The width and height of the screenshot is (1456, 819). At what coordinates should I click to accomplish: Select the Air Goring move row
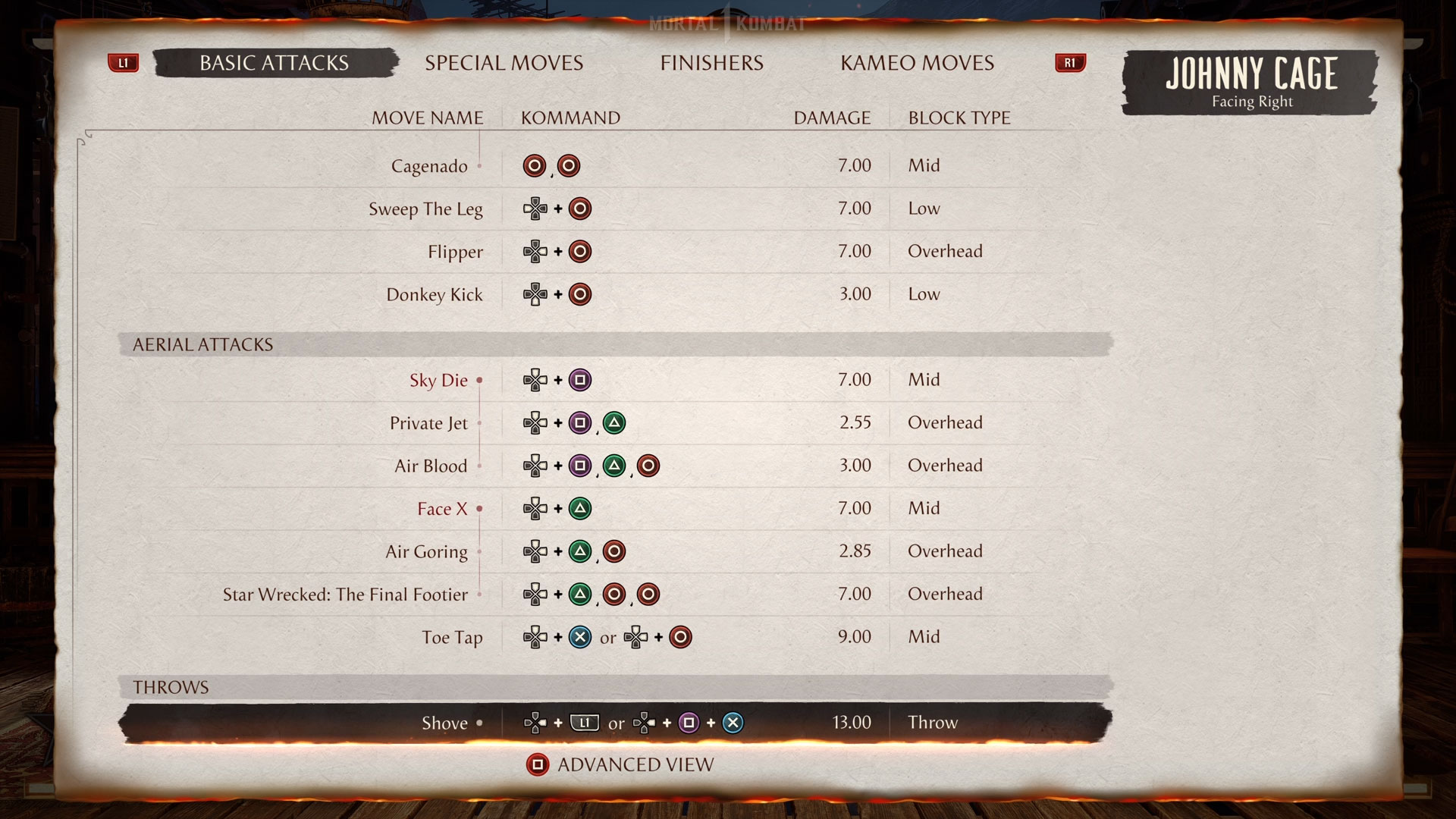(426, 552)
